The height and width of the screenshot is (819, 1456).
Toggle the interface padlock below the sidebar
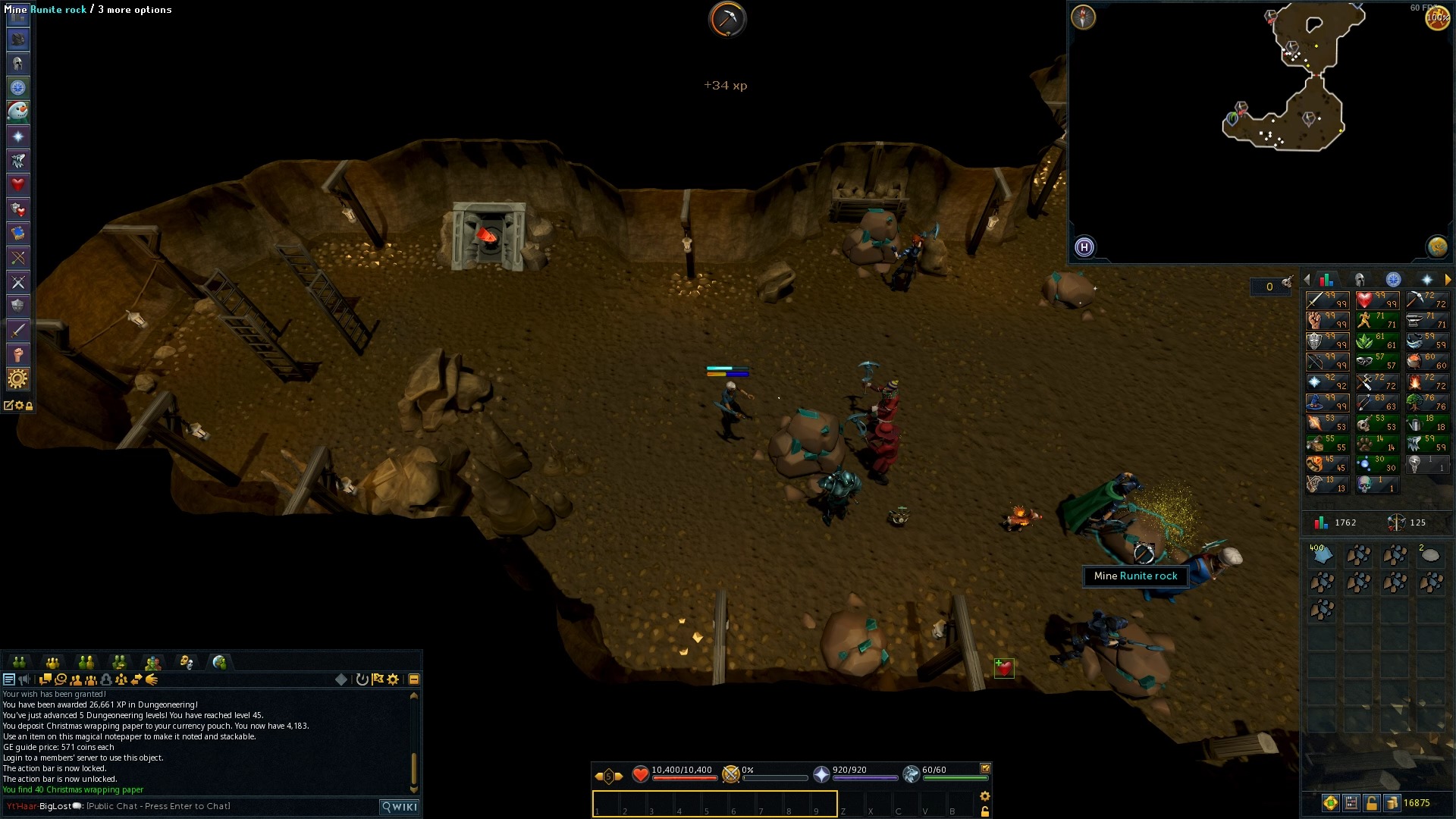coord(29,406)
